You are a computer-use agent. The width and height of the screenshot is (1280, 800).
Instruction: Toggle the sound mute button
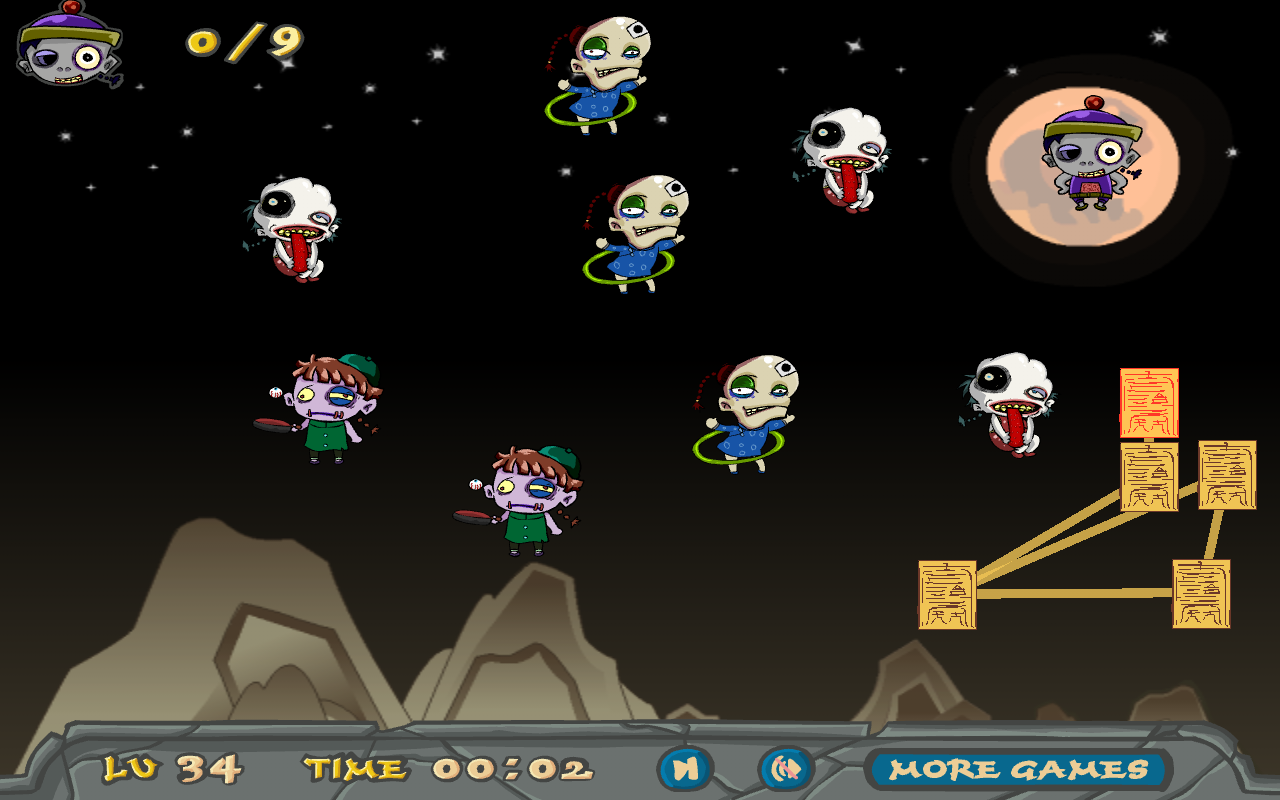787,769
